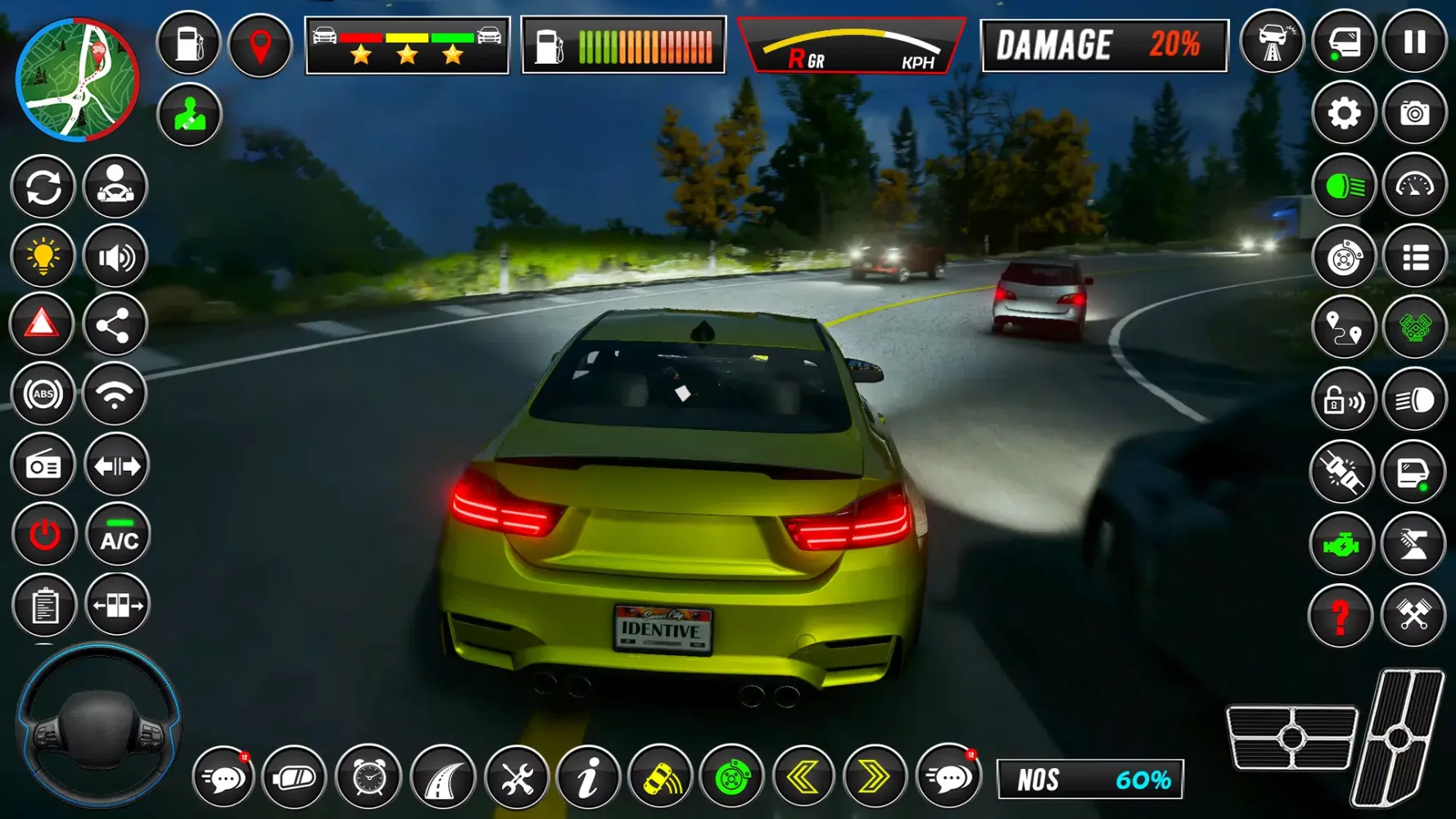Open the repair tools icon near bottom
1456x819 pixels.
(515, 779)
